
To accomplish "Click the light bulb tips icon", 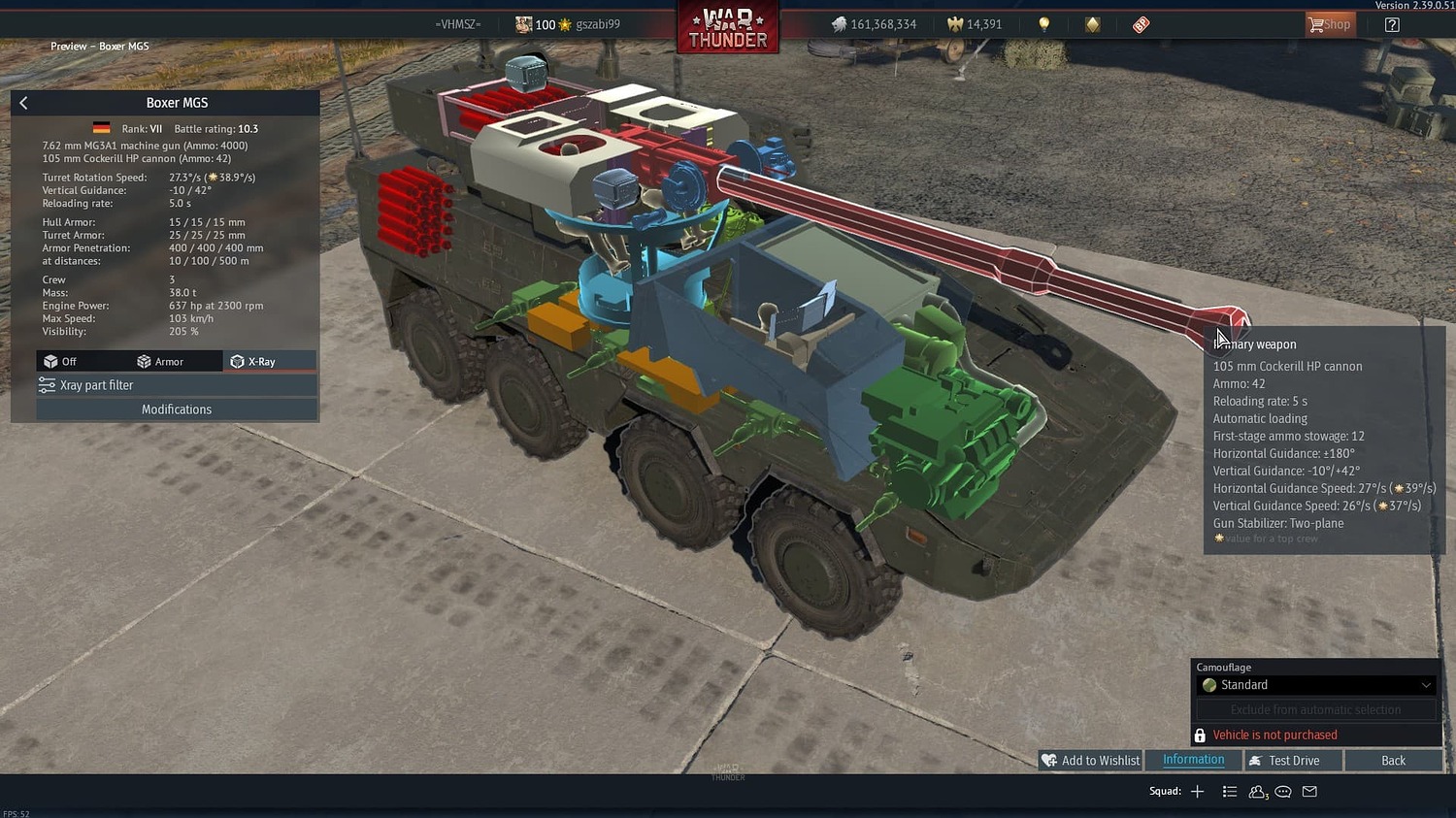I will click(x=1042, y=23).
